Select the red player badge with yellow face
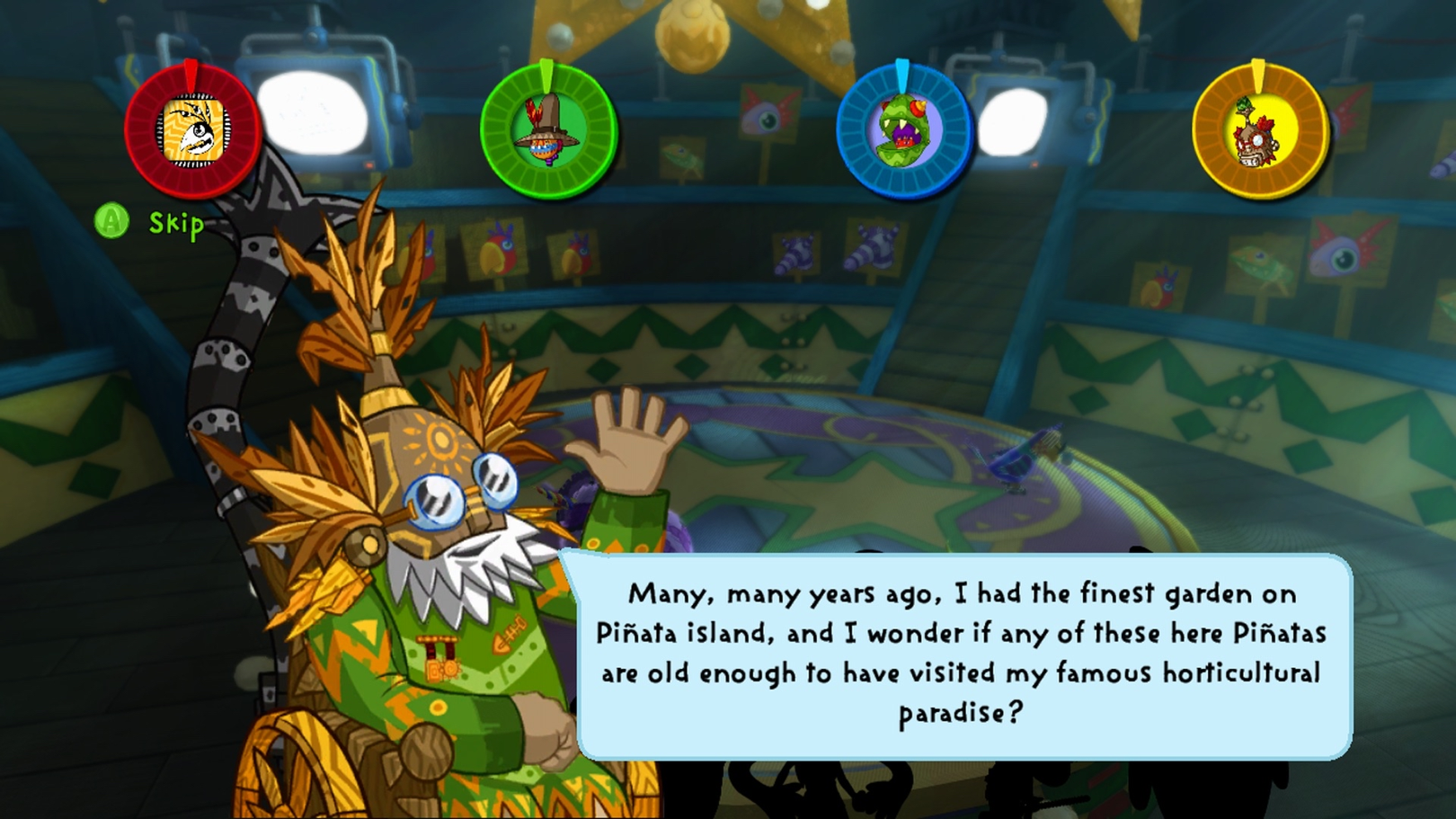The width and height of the screenshot is (1456, 819). point(193,131)
